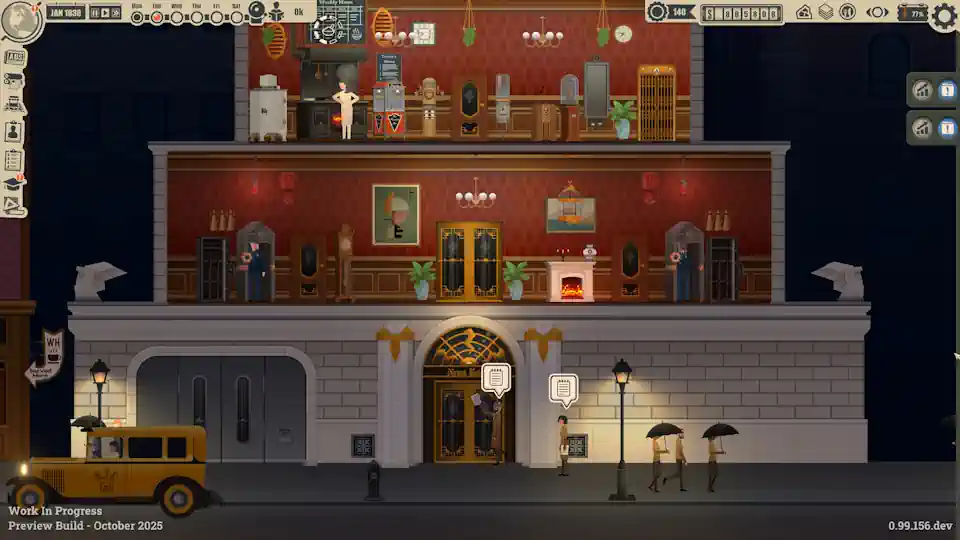Viewport: 960px width, 540px height.
Task: Open the staff clipboard with portrait
Action: (14, 131)
